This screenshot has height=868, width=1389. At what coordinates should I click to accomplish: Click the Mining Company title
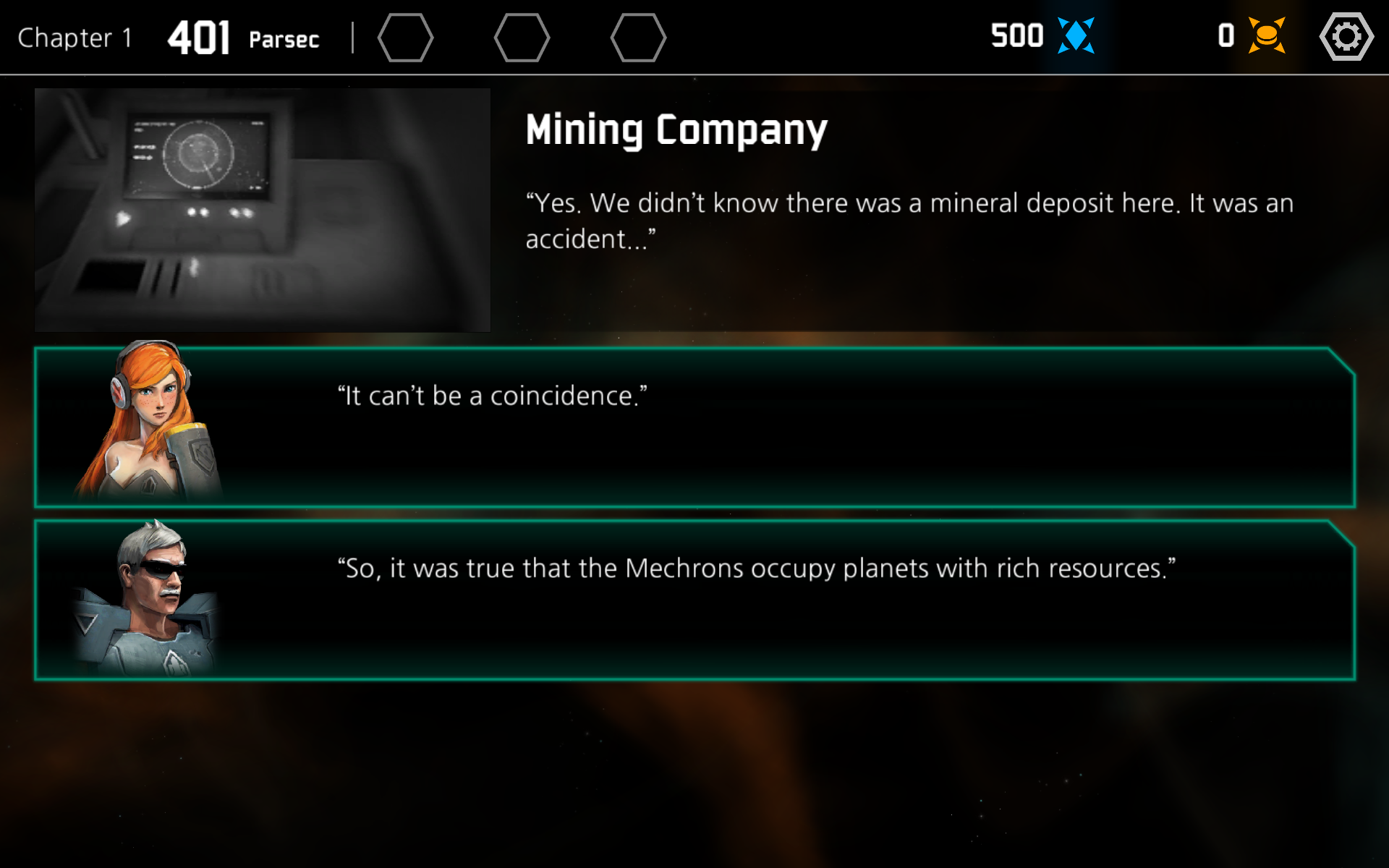coord(676,130)
